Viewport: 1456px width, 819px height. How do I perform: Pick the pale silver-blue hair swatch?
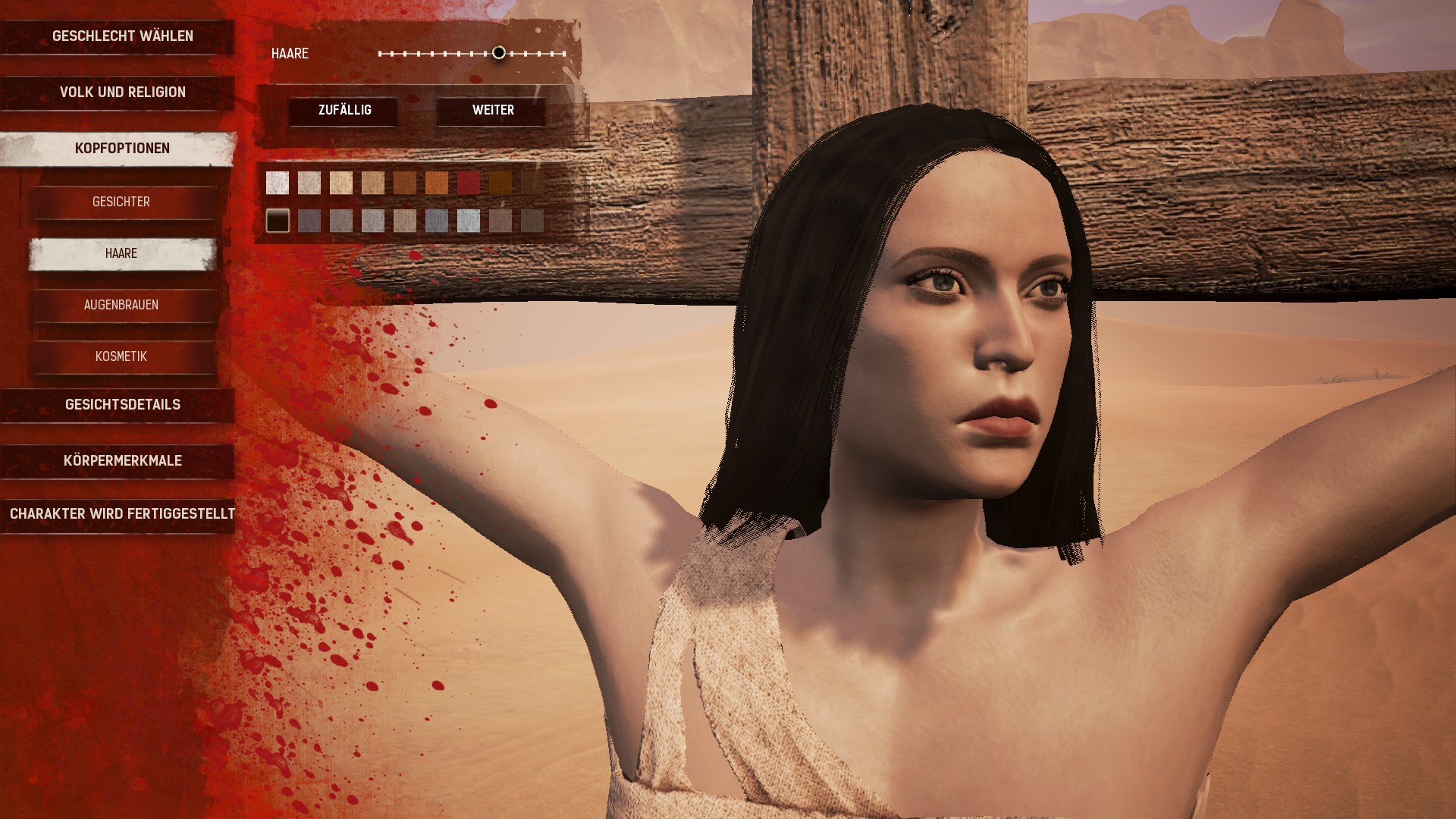469,221
